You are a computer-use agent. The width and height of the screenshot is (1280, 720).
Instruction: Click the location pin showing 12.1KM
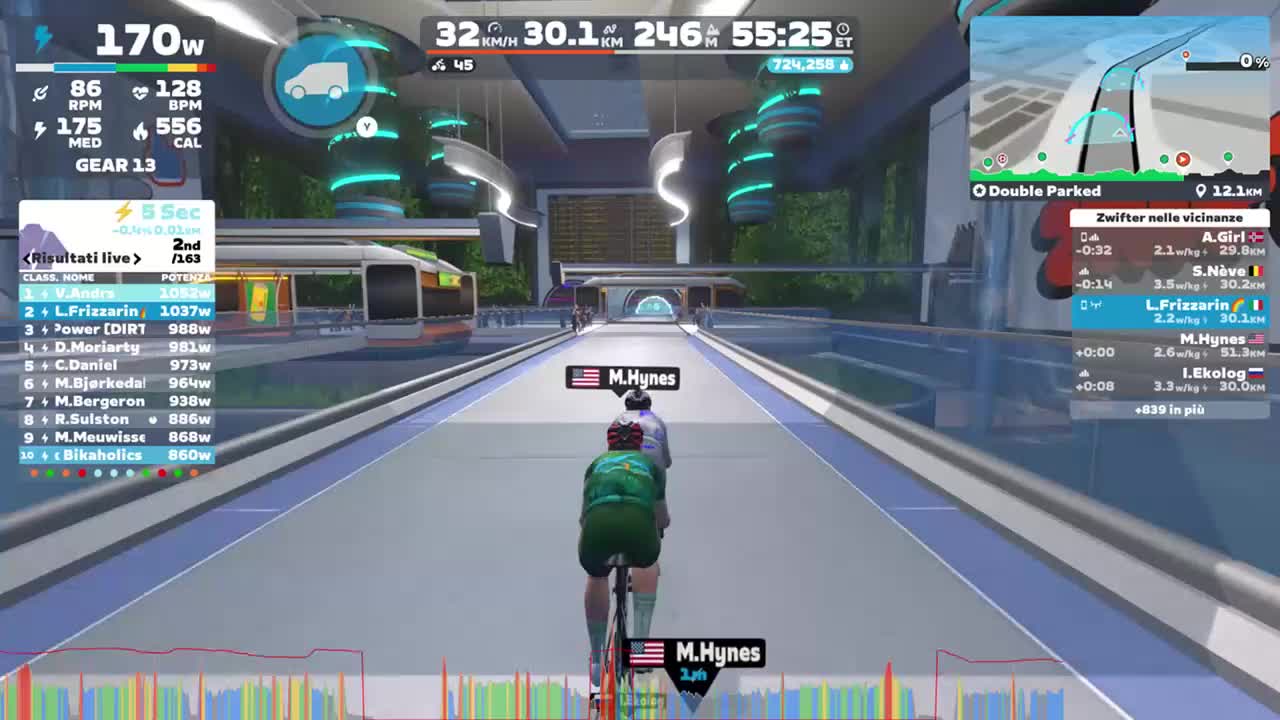click(x=1201, y=190)
